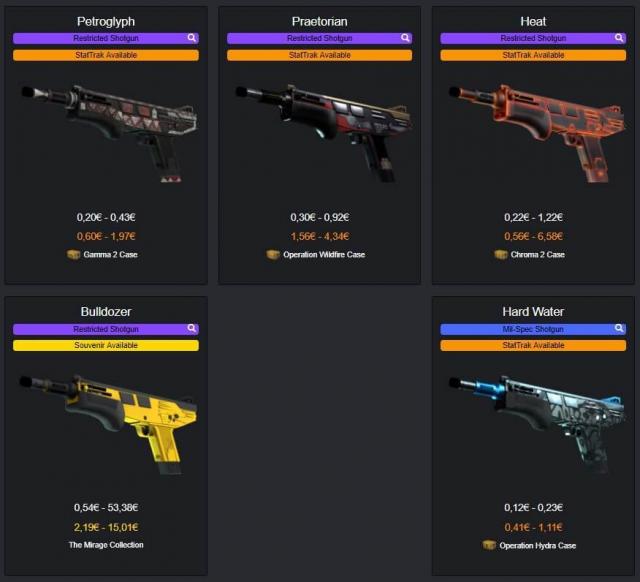This screenshot has width=640, height=582.
Task: Open the Hard Water skin title
Action: pos(533,311)
